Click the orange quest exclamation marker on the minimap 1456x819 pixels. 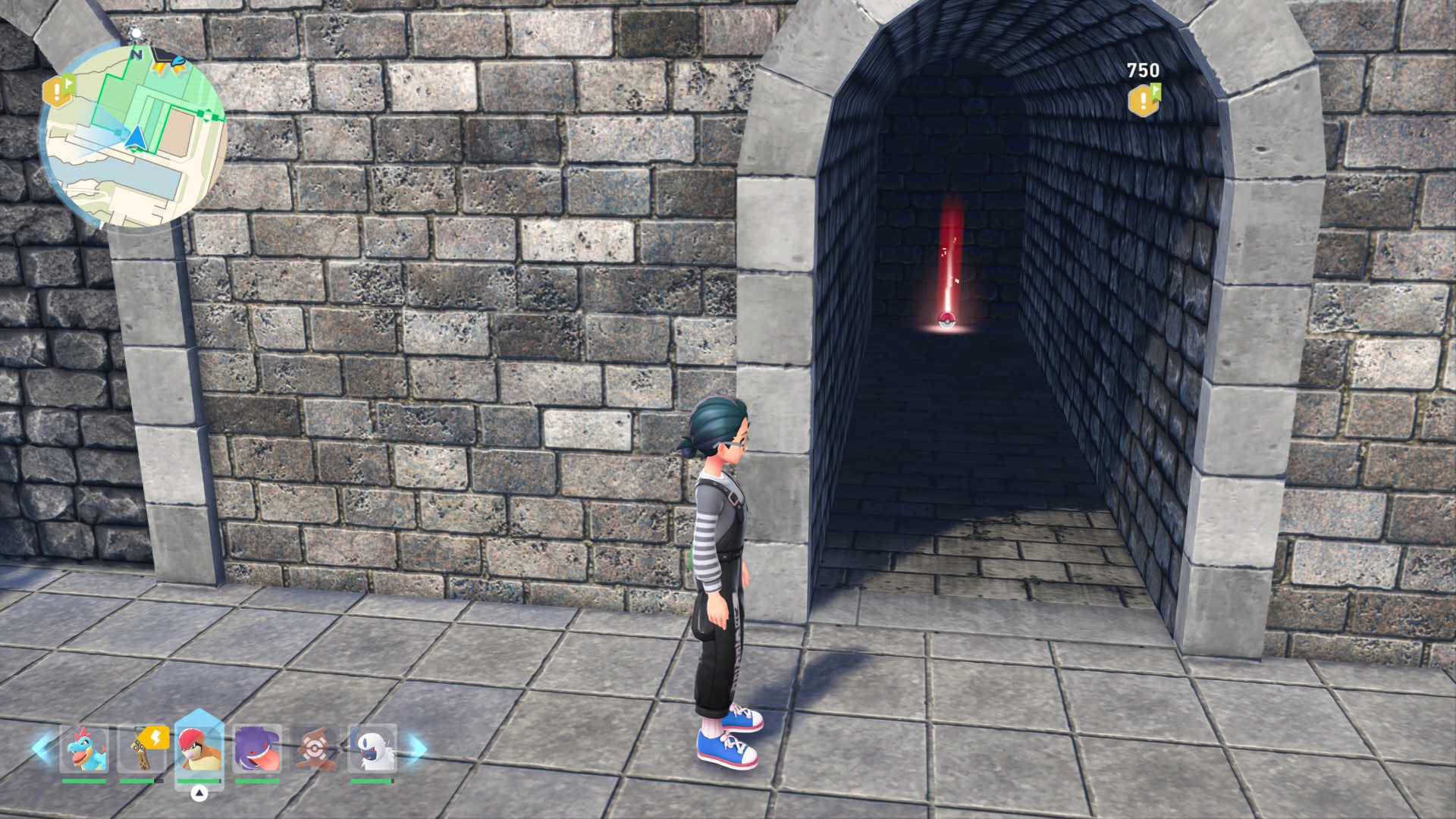click(x=58, y=93)
